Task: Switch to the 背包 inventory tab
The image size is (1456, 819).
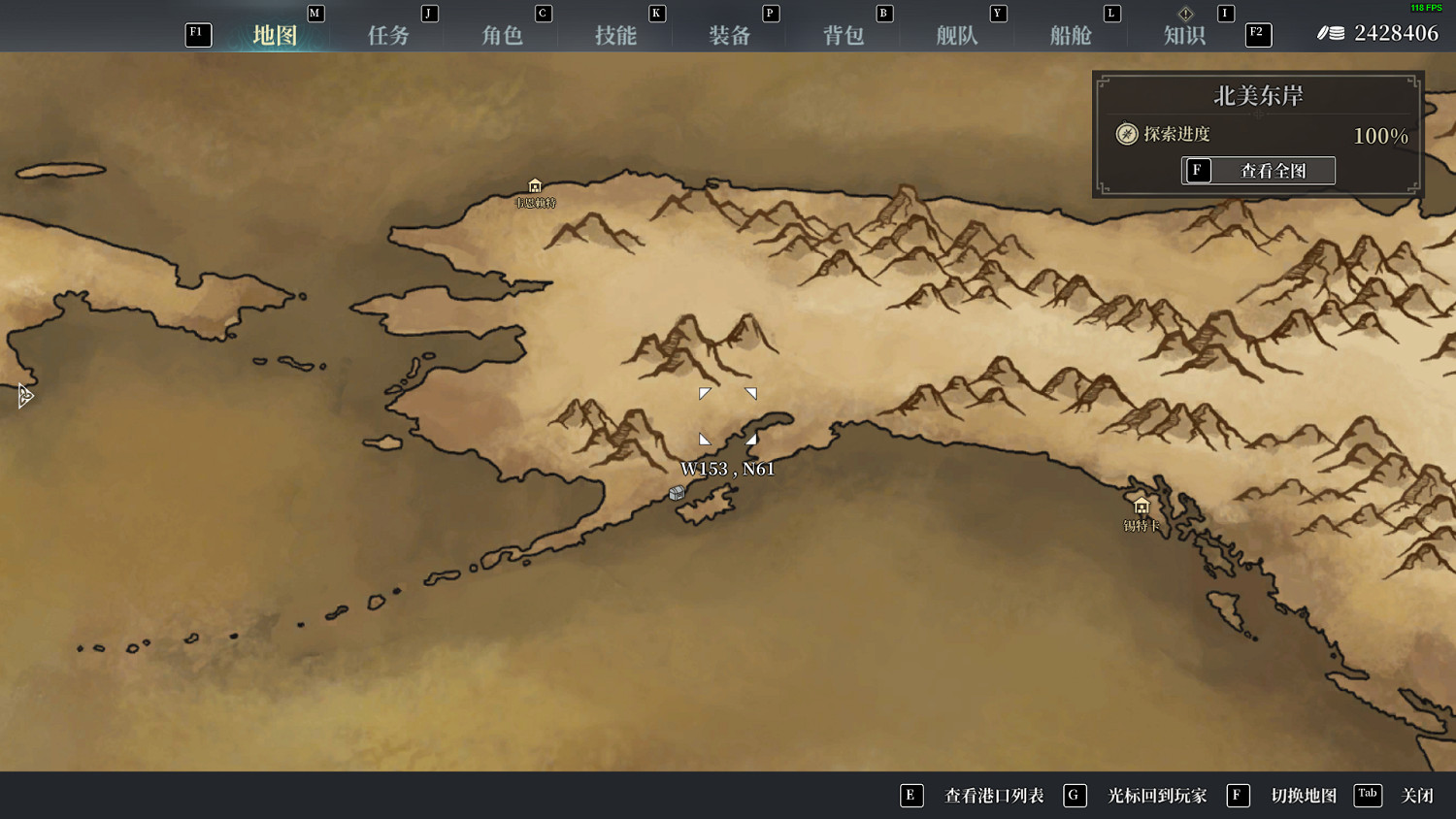Action: point(844,34)
